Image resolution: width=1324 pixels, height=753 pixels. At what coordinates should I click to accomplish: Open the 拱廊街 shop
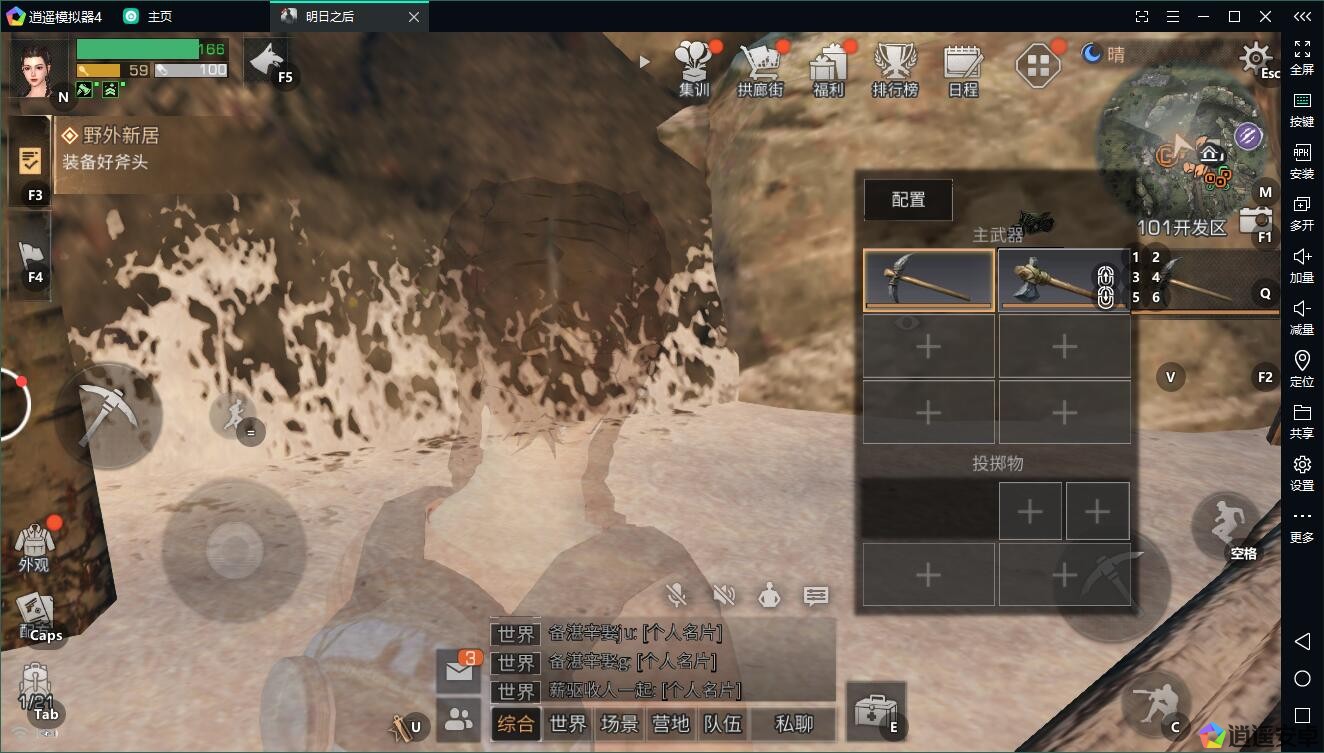(760, 68)
